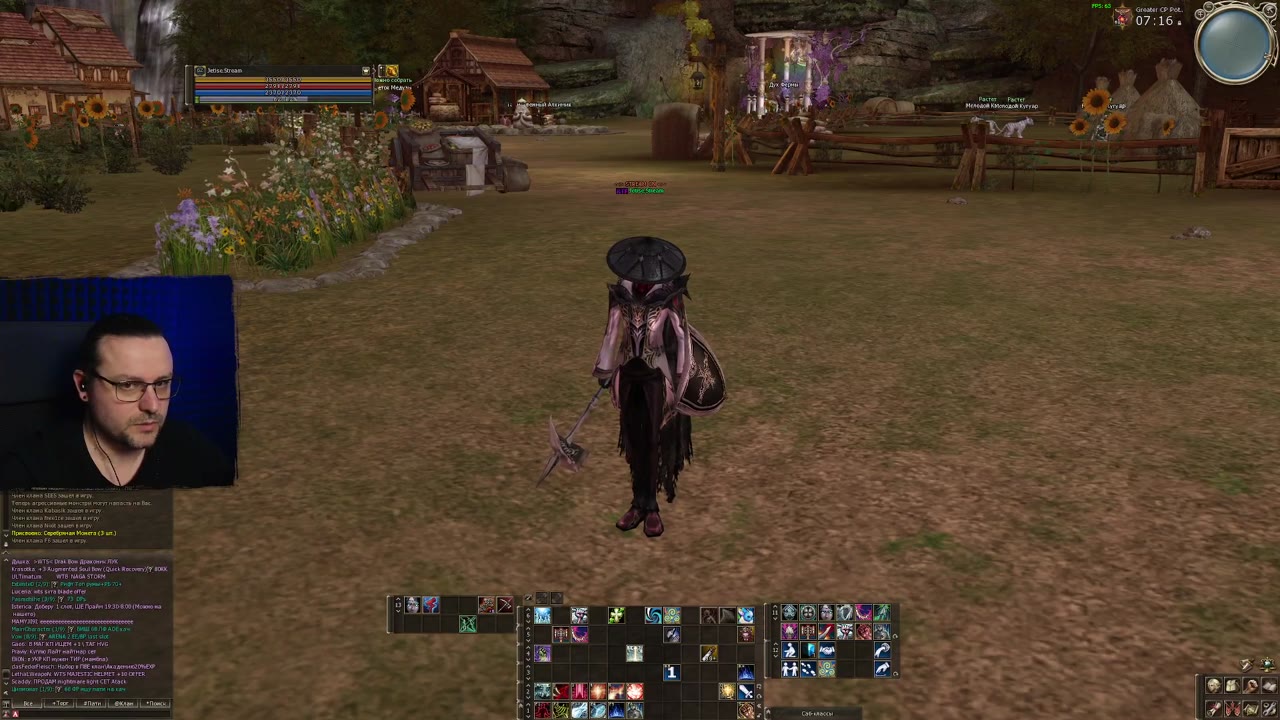Open the Саб-классы panel label
This screenshot has width=1280, height=720.
[817, 713]
